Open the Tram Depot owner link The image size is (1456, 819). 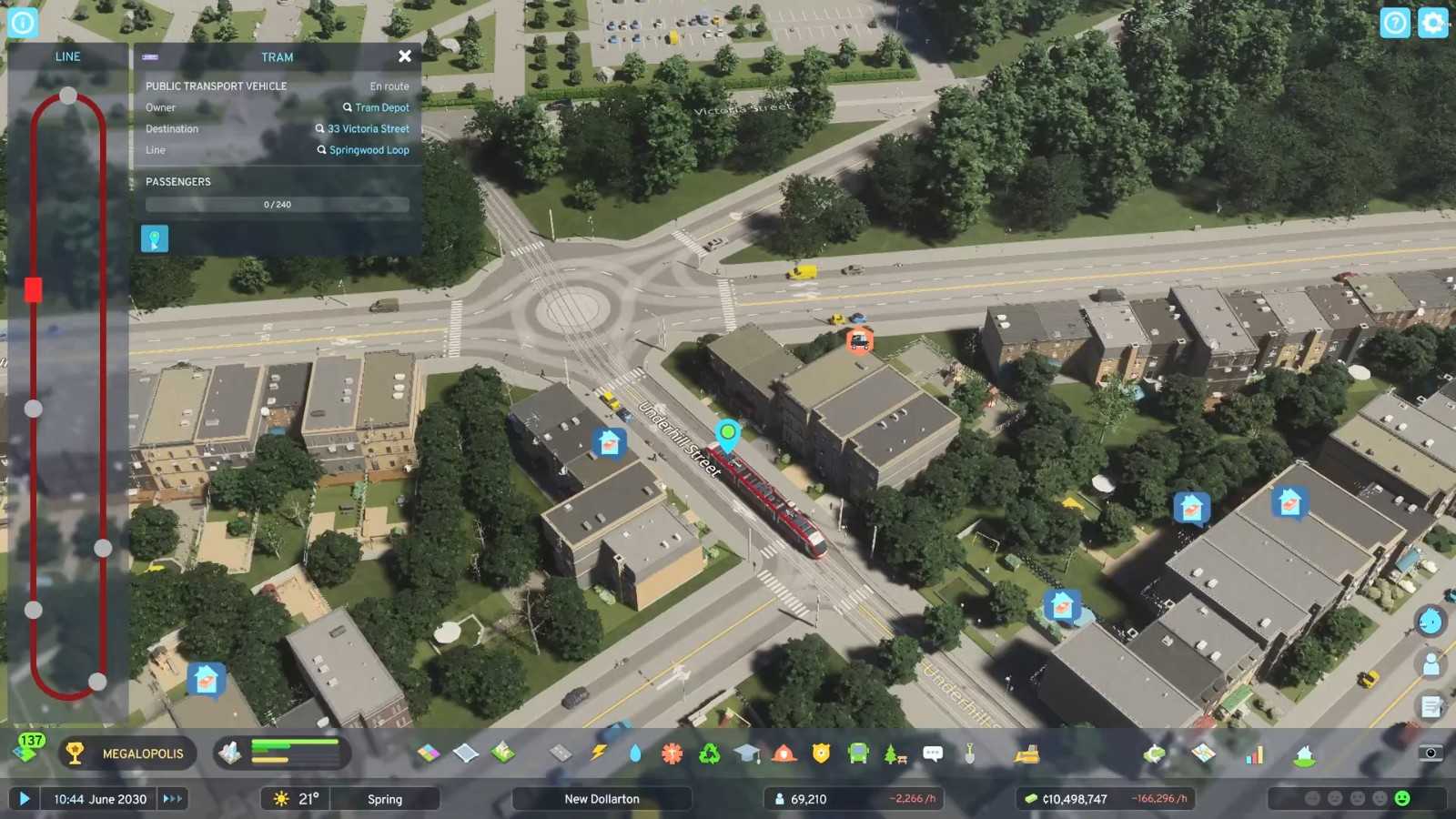pyautogui.click(x=381, y=107)
